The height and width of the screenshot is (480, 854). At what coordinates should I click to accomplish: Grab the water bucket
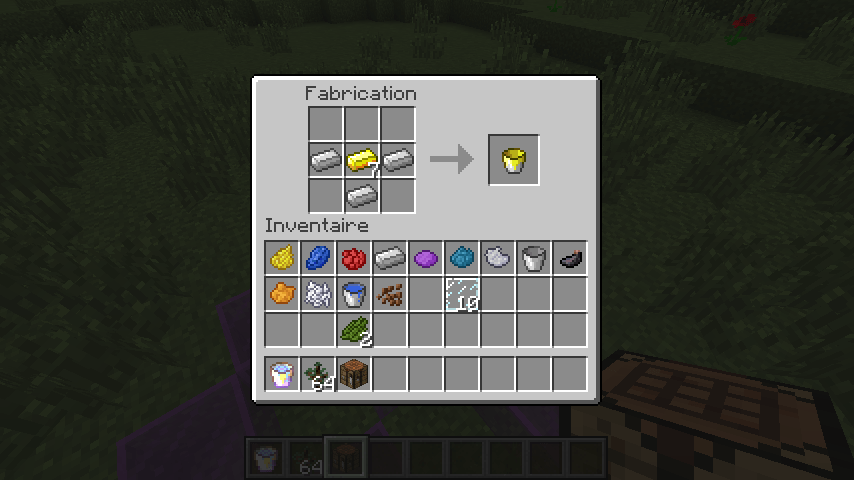354,295
